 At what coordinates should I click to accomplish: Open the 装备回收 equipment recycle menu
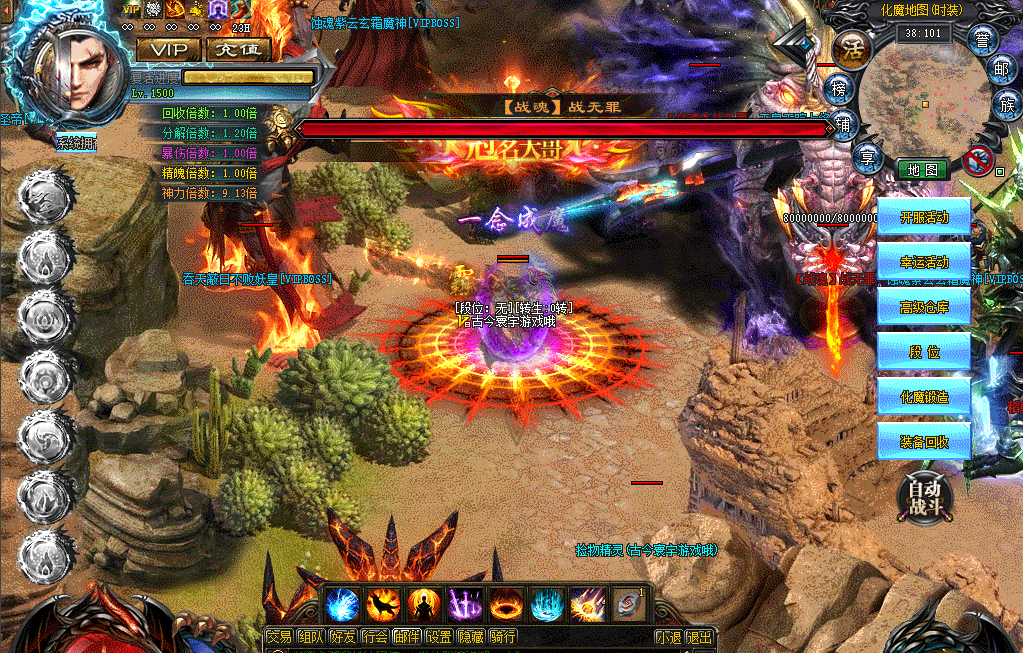pyautogui.click(x=923, y=442)
